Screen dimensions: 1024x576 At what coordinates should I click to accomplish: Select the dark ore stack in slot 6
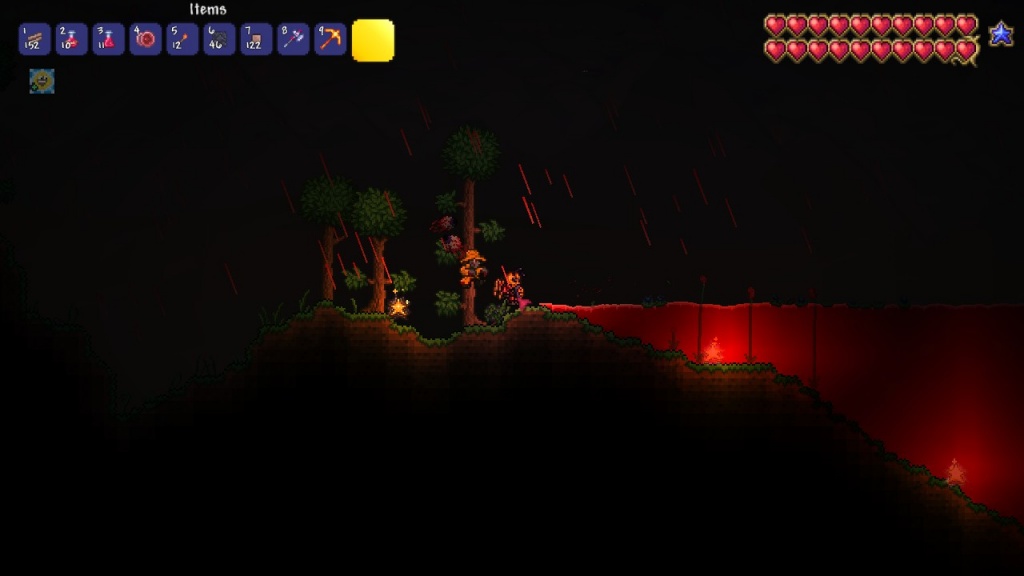[x=219, y=39]
